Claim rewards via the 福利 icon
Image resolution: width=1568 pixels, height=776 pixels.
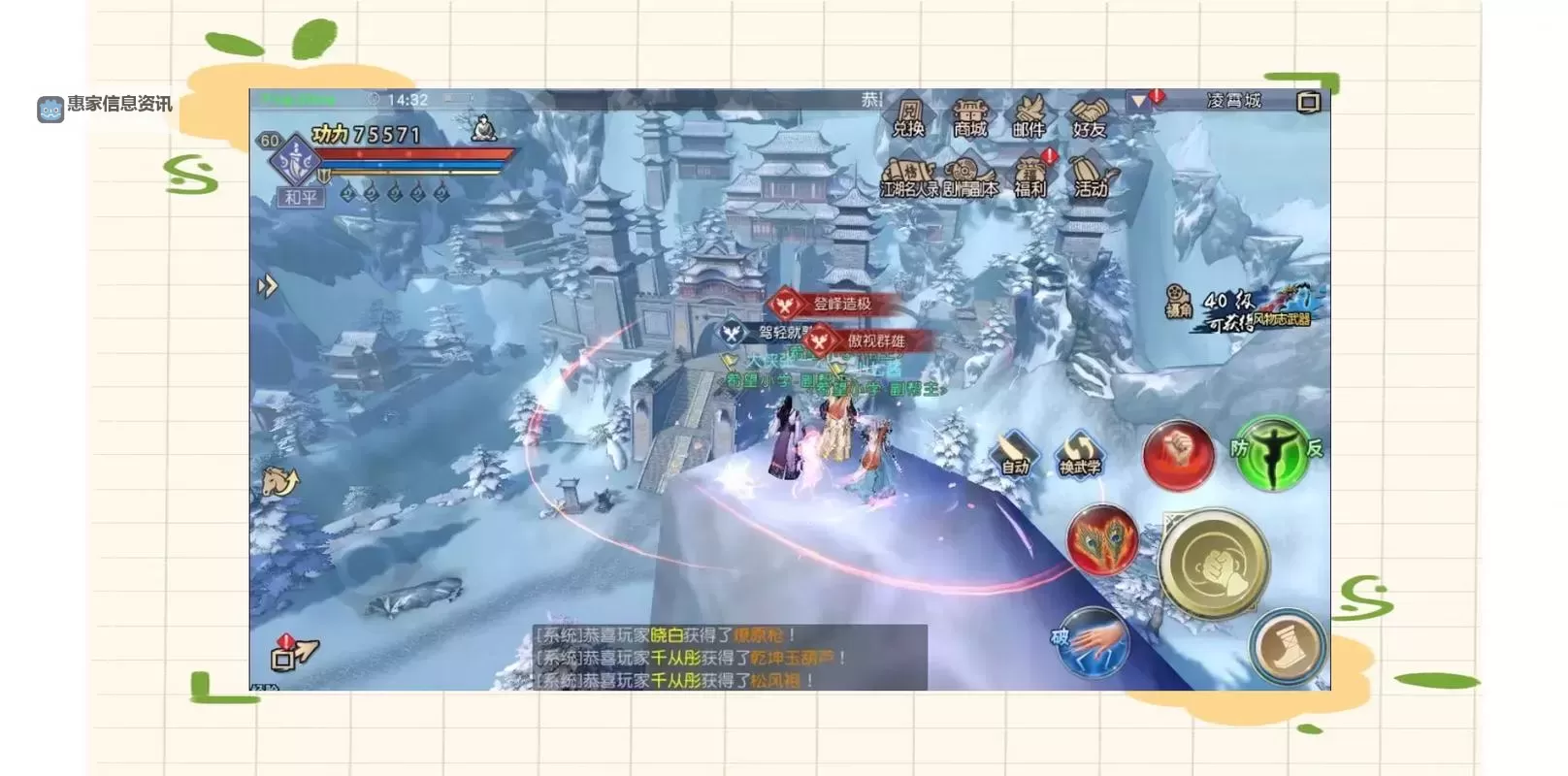click(1030, 175)
